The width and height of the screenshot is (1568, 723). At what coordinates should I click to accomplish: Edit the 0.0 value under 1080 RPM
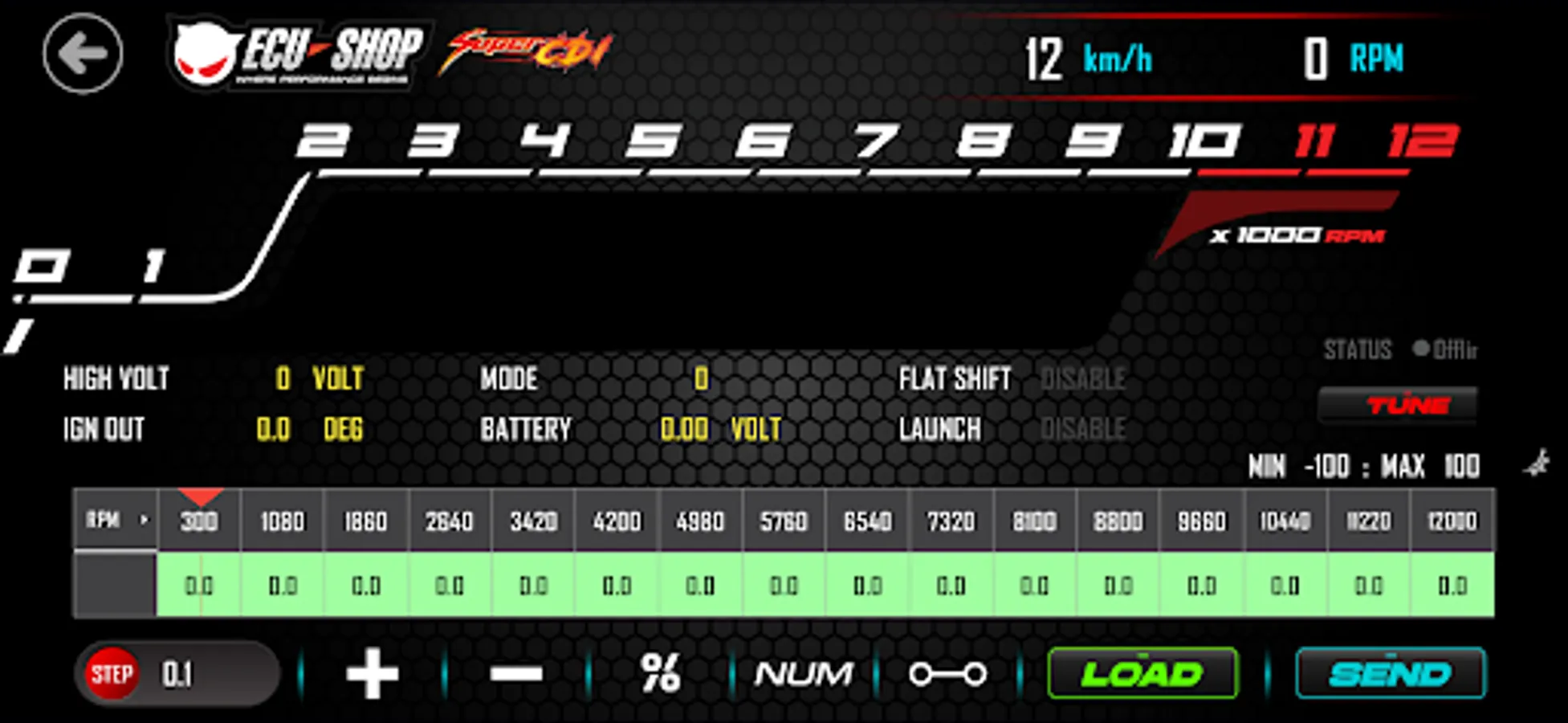coord(283,587)
